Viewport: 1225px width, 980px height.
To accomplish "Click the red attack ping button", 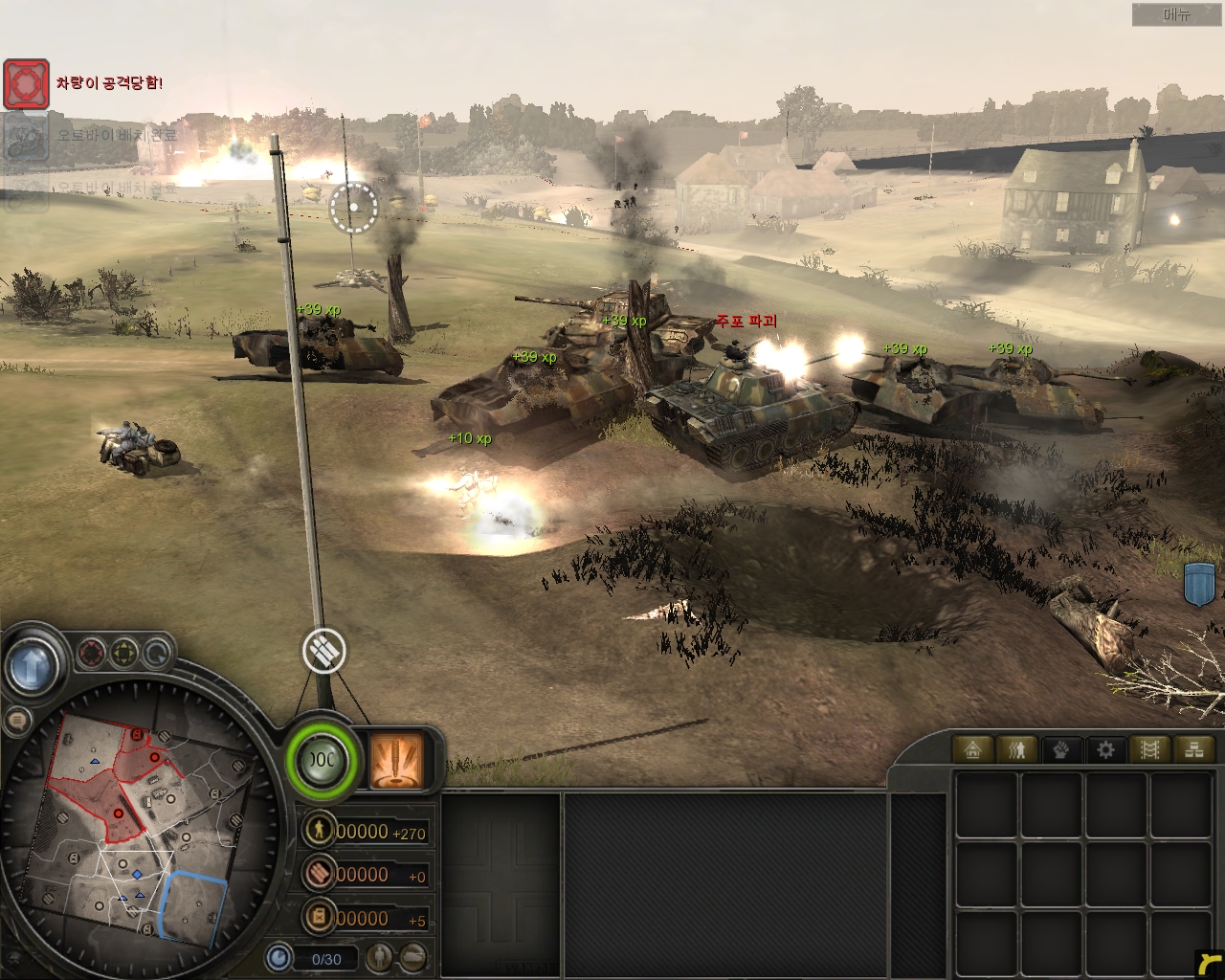I will click(92, 654).
